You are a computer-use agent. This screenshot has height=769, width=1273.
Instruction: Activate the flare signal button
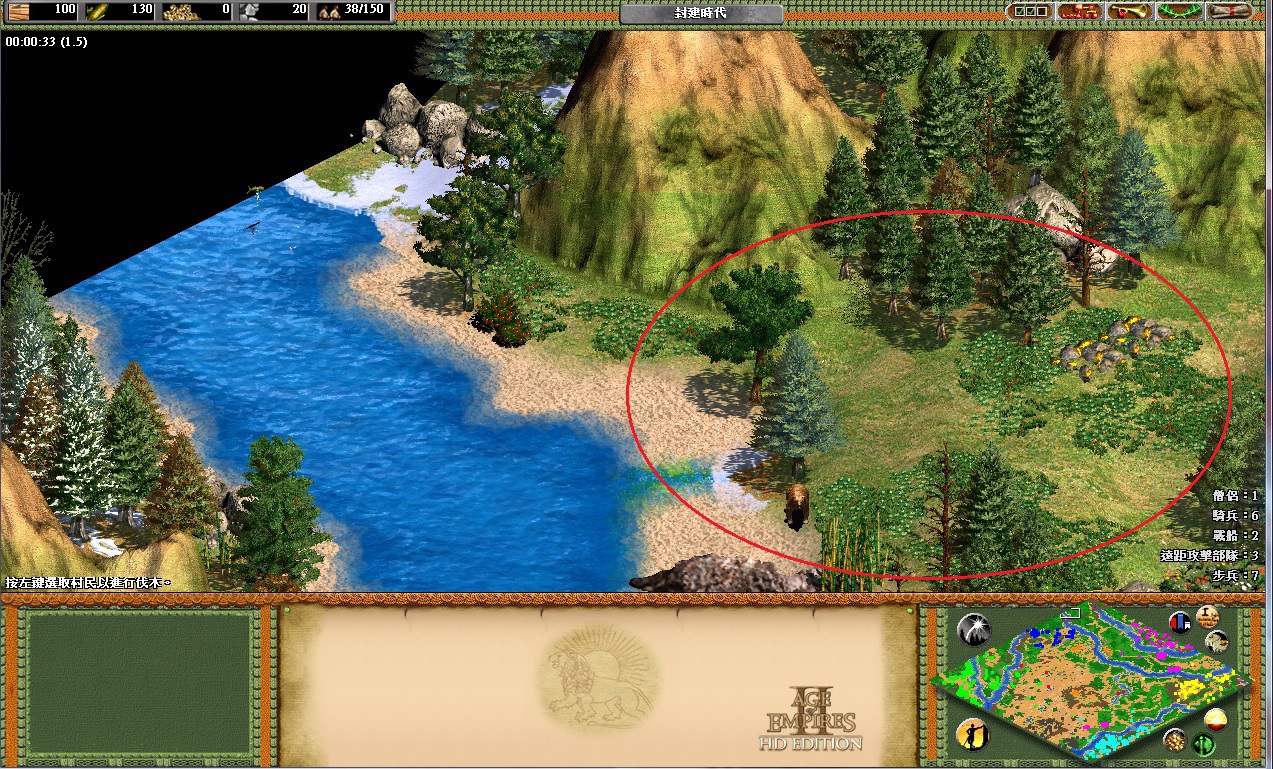tap(972, 629)
